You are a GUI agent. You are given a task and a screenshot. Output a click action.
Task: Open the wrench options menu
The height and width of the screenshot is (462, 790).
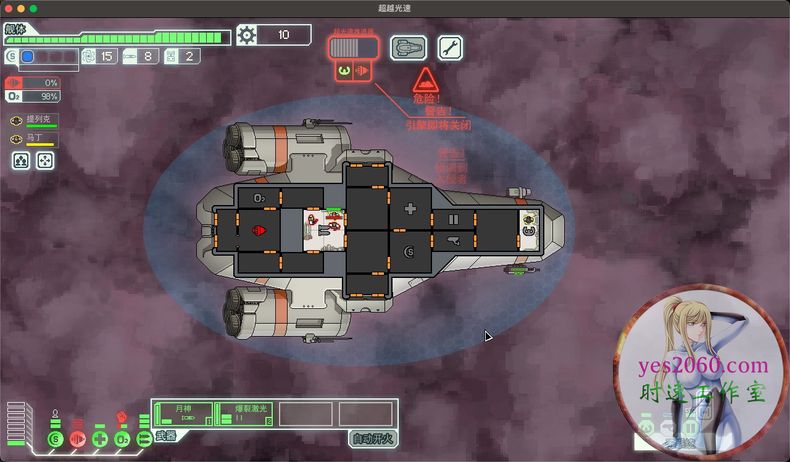(450, 47)
